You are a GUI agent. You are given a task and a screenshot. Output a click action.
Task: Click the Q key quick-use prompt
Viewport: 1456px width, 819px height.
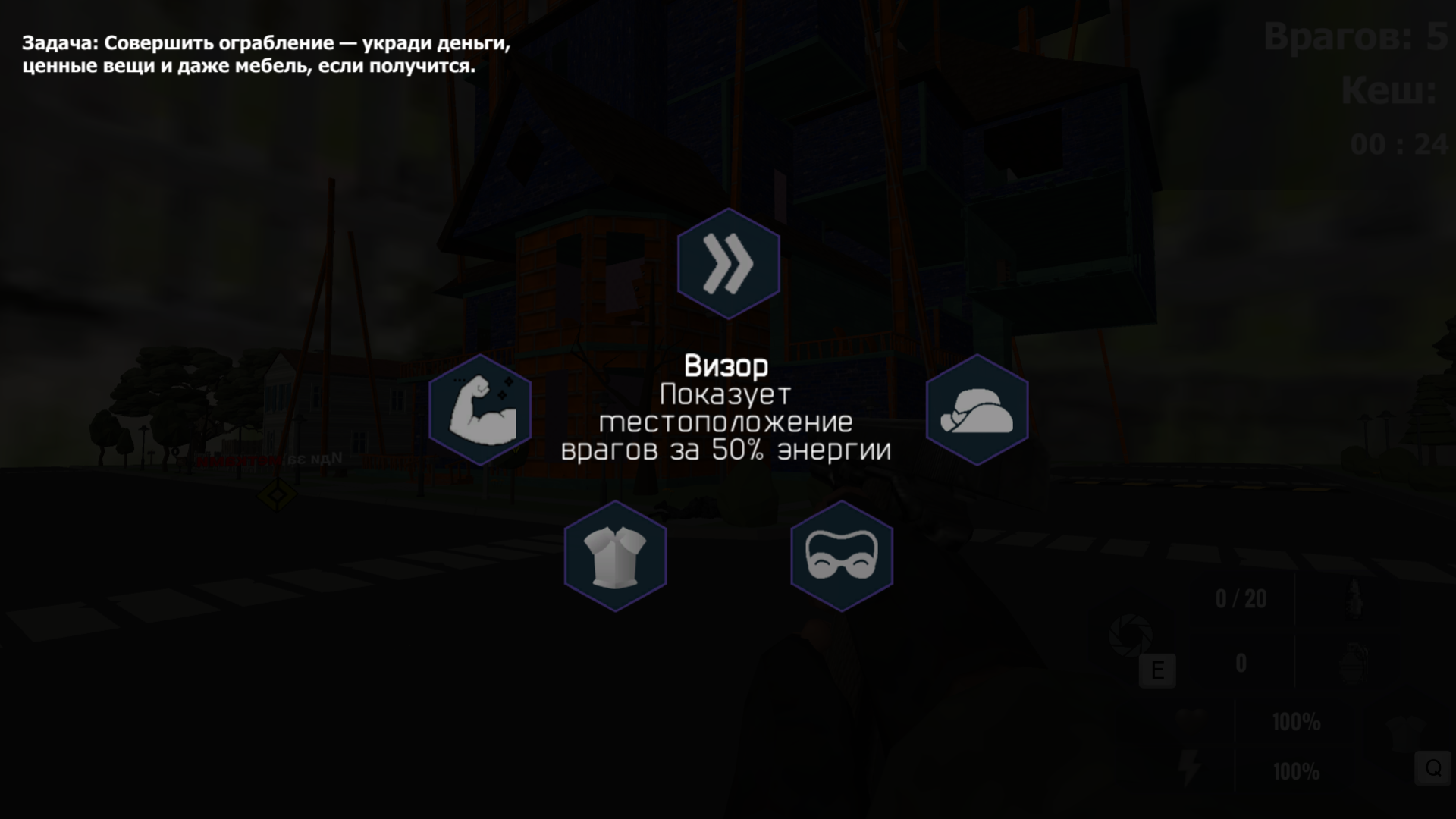[1432, 768]
